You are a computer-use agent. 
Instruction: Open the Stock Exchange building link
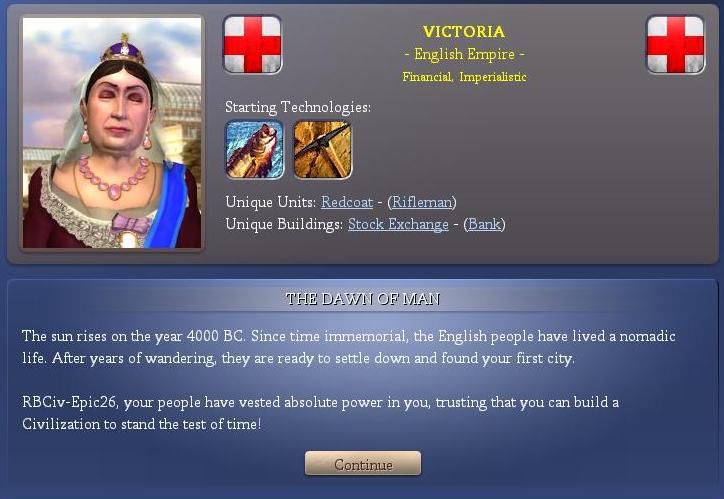point(398,225)
